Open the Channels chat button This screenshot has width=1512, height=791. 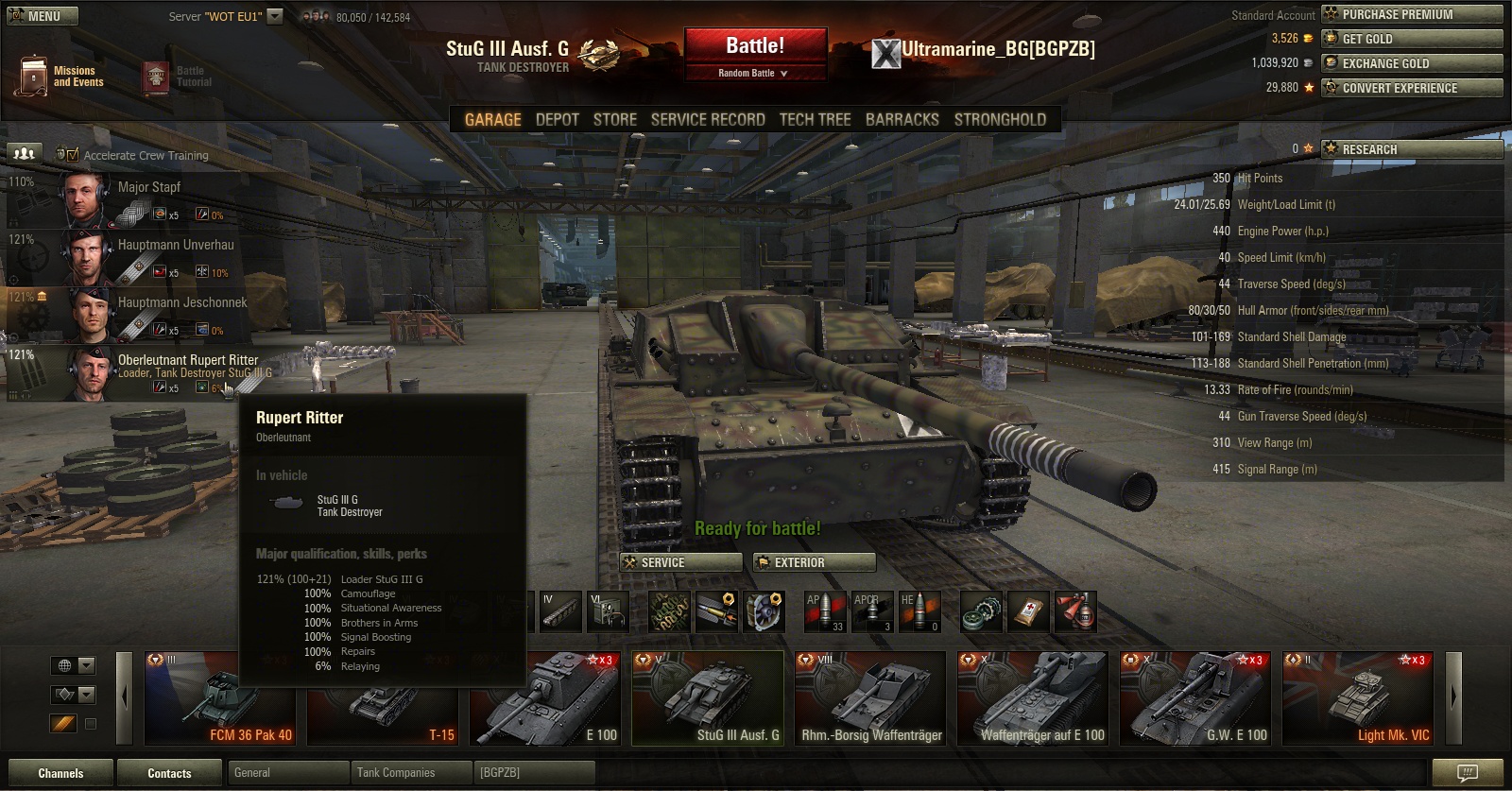tap(60, 773)
